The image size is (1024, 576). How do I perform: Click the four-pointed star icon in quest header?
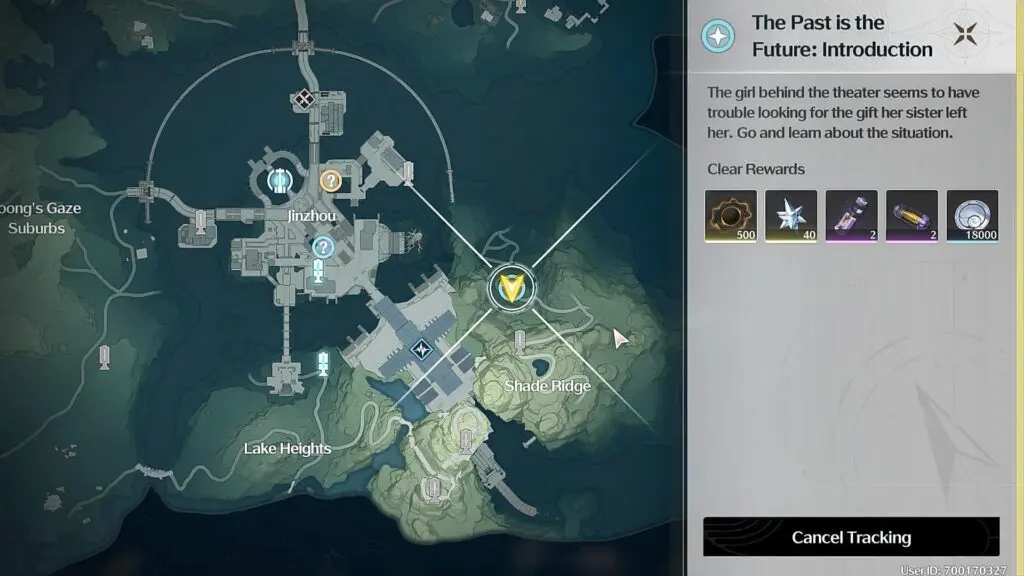[x=966, y=35]
